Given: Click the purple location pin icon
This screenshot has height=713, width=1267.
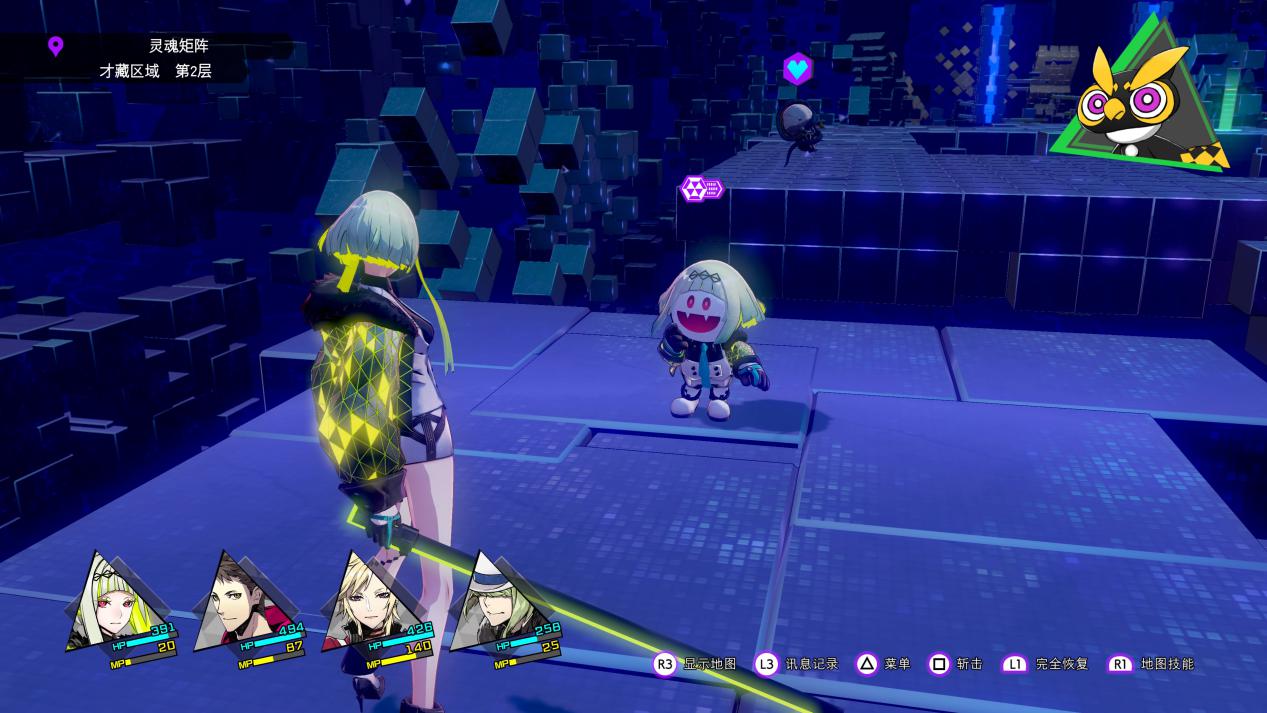Looking at the screenshot, I should click(56, 46).
